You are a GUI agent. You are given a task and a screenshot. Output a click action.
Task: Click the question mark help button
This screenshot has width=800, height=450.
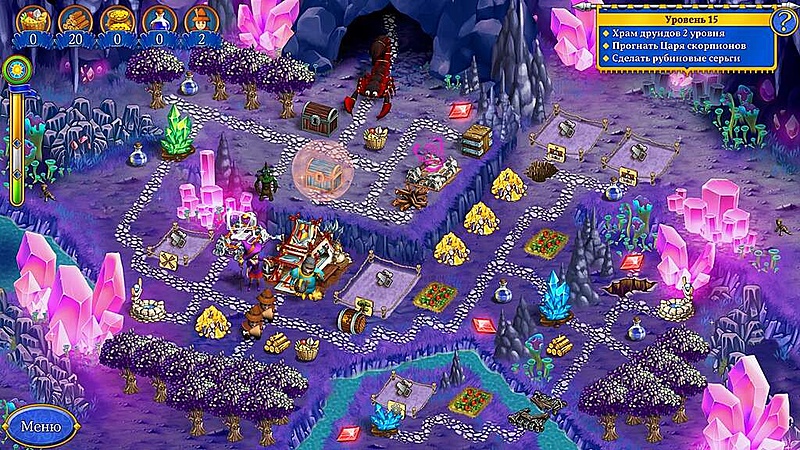(x=784, y=19)
